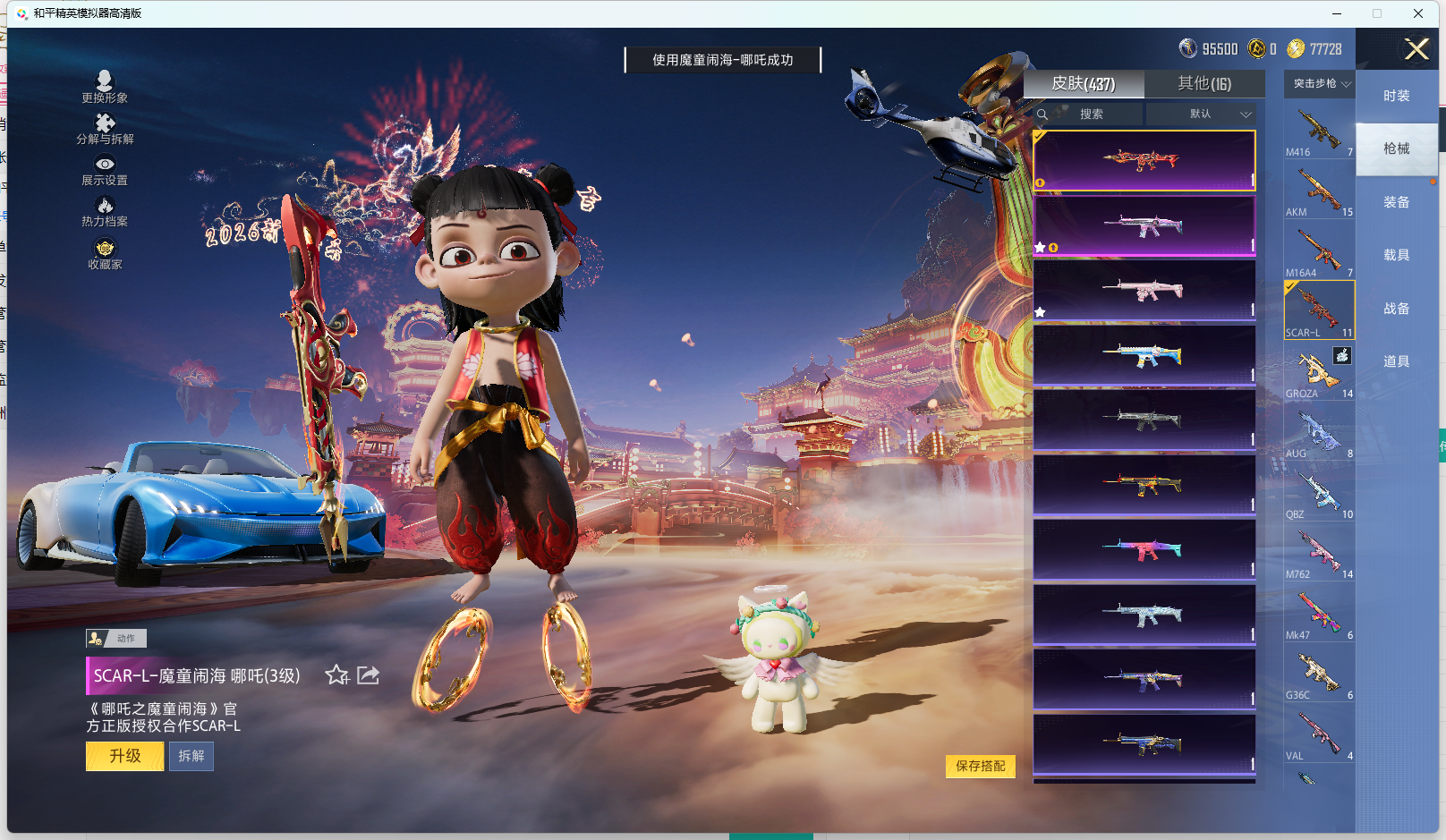This screenshot has height=840, width=1446.
Task: Open the 载具 vehicle category
Action: pos(1396,255)
